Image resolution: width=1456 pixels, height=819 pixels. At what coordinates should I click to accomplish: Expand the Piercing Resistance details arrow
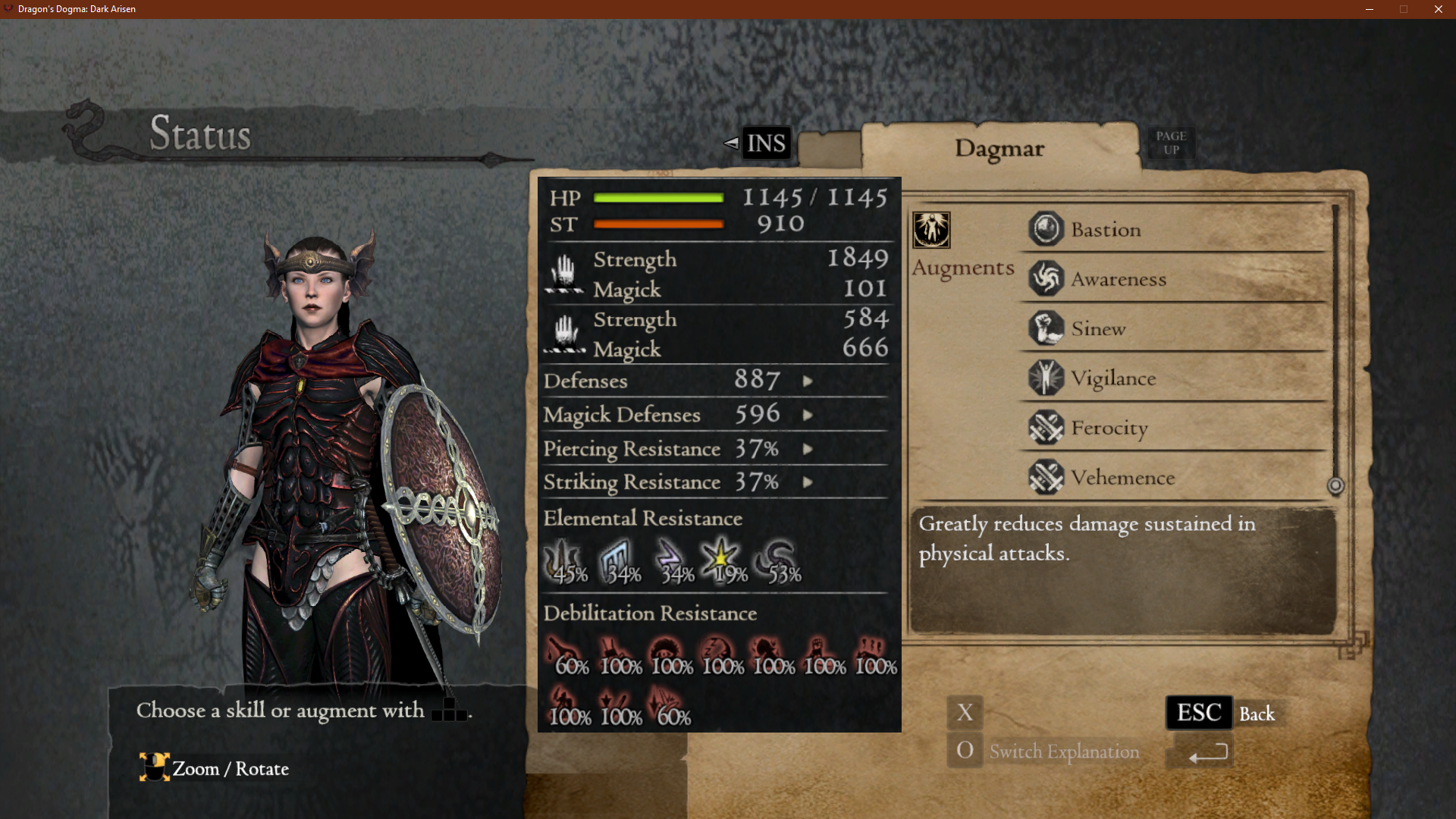click(808, 449)
